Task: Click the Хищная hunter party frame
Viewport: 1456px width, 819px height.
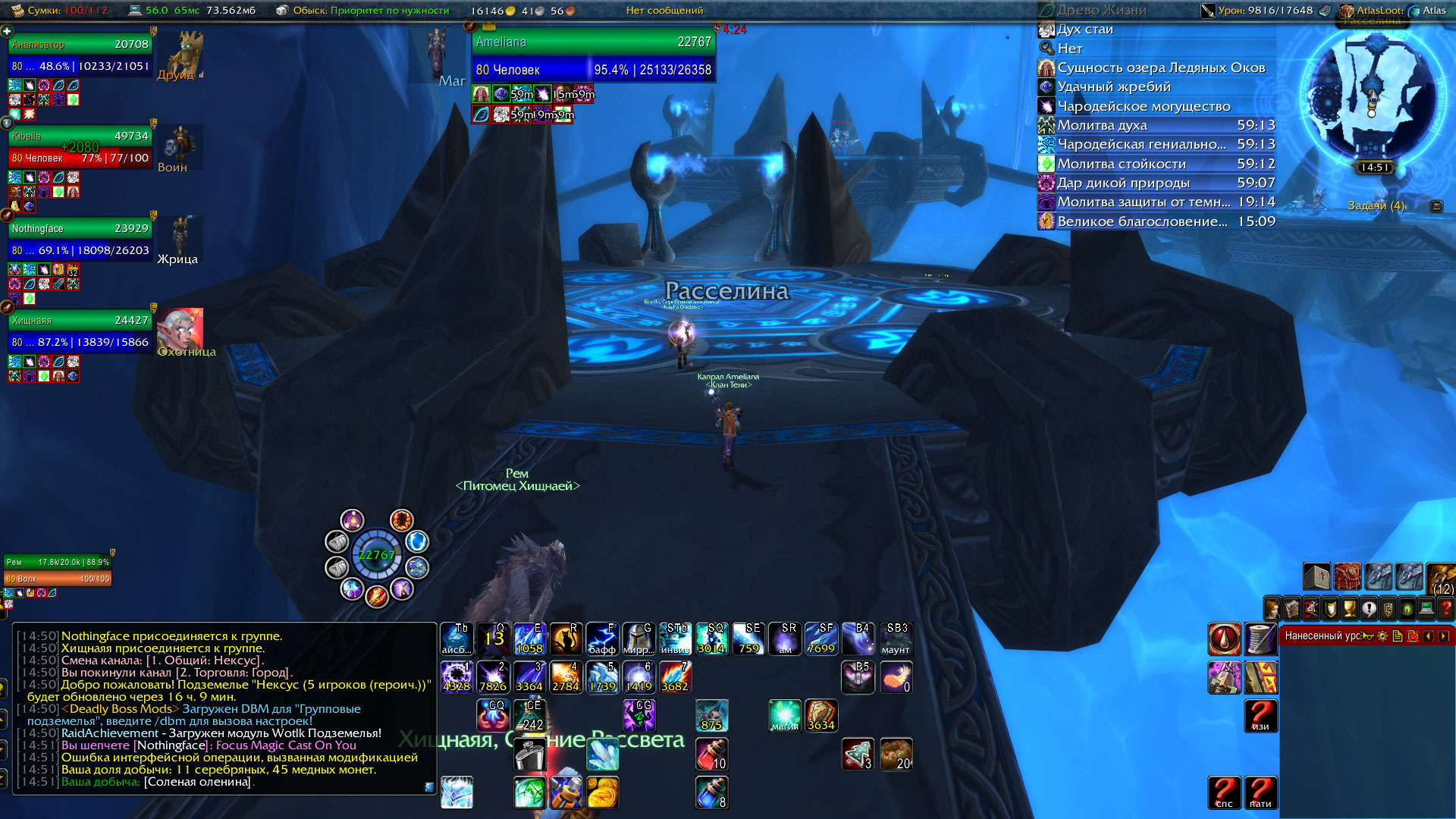Action: click(80, 331)
